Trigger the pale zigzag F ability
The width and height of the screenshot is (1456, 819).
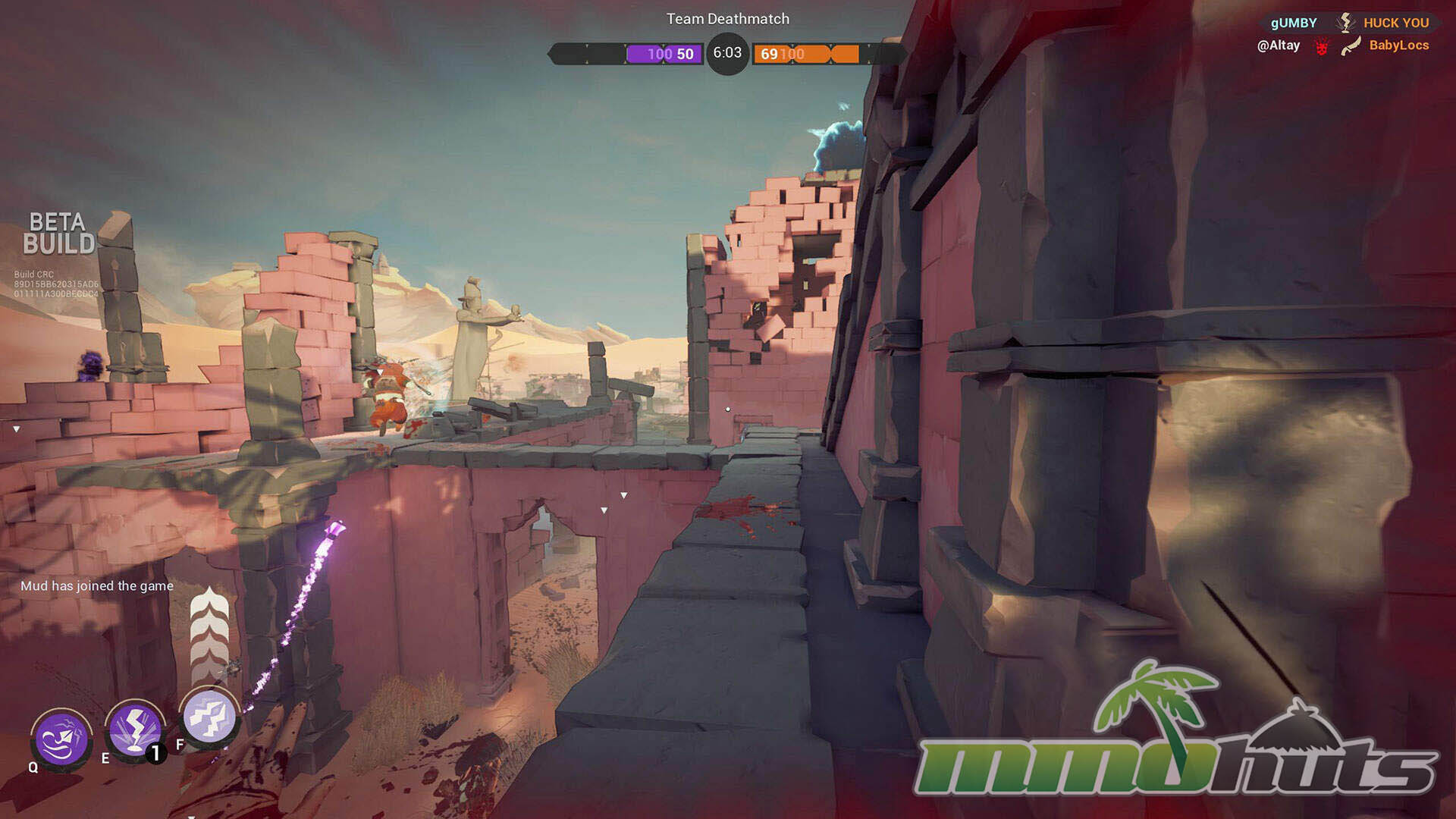pyautogui.click(x=209, y=716)
